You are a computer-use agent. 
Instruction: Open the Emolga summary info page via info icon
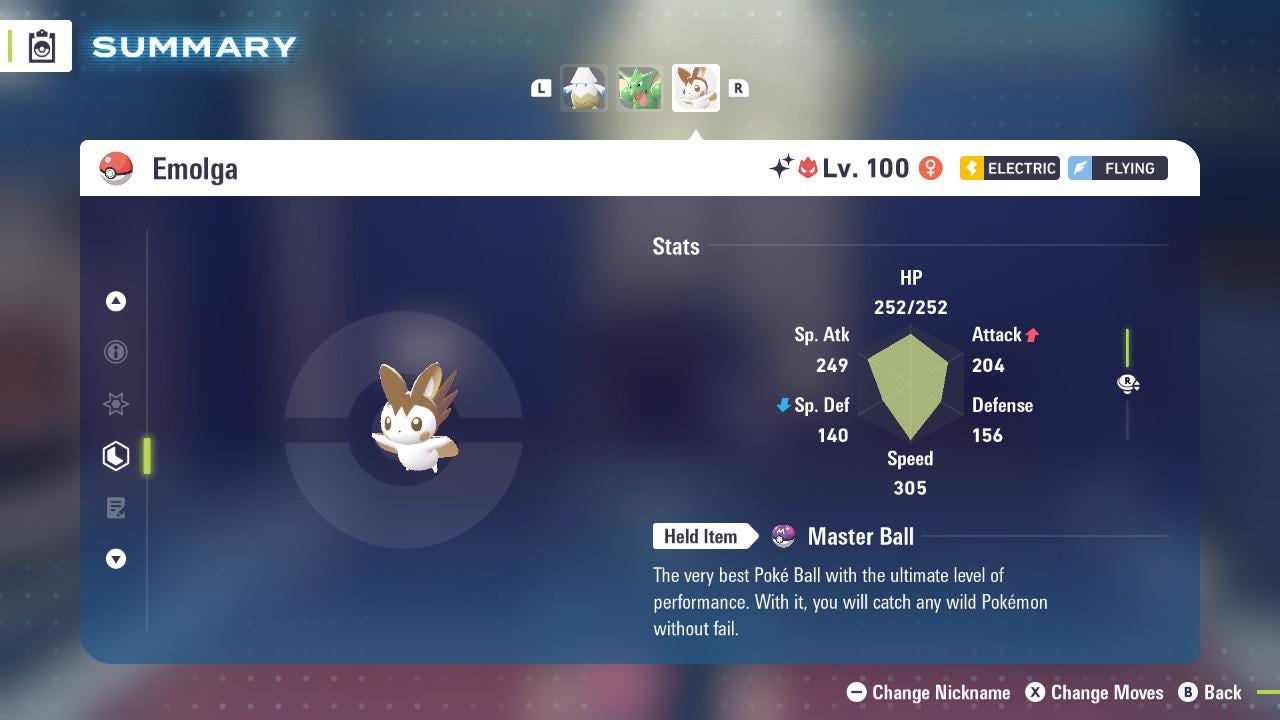click(x=116, y=352)
